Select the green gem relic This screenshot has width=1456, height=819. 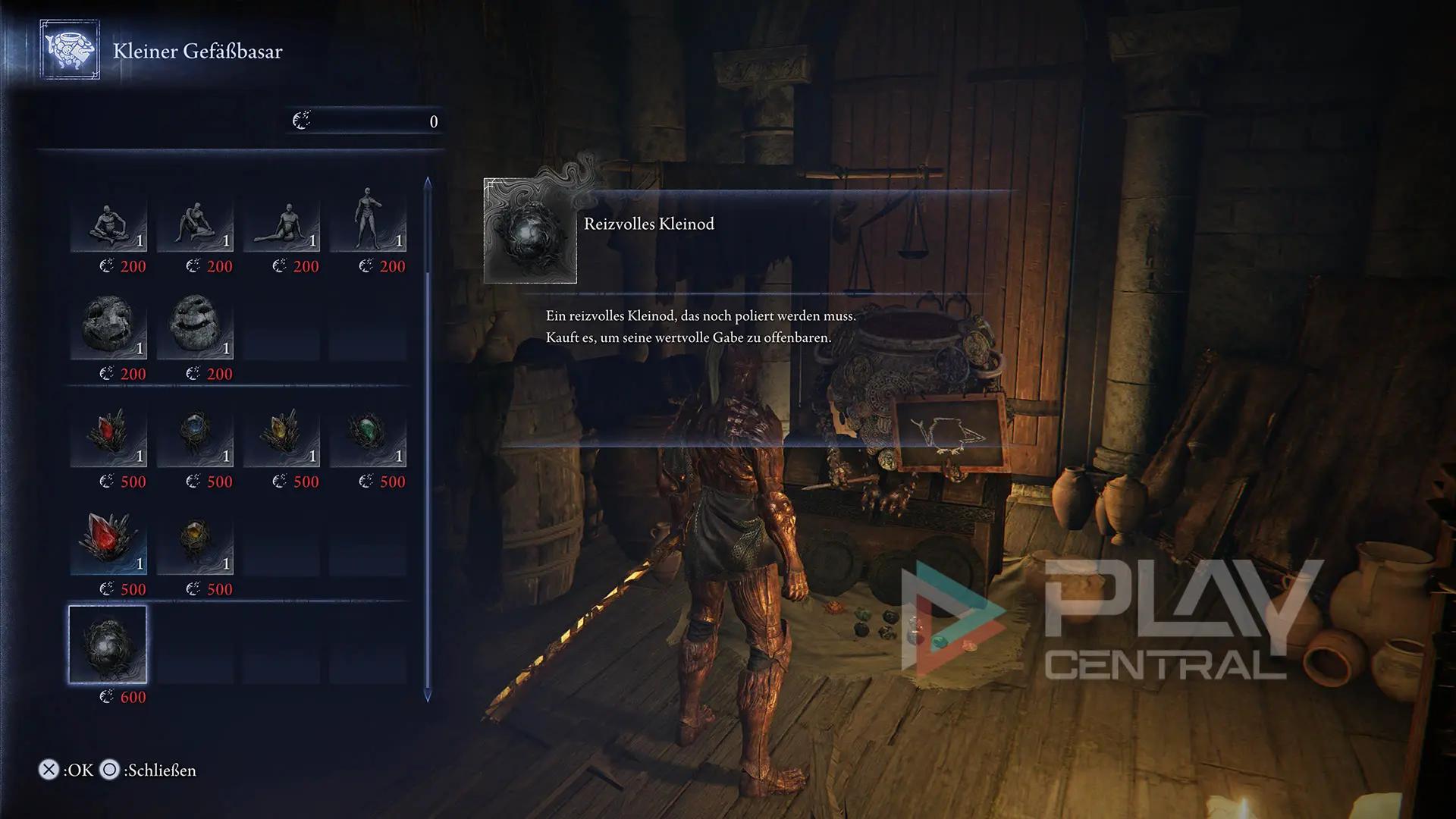[x=368, y=435]
